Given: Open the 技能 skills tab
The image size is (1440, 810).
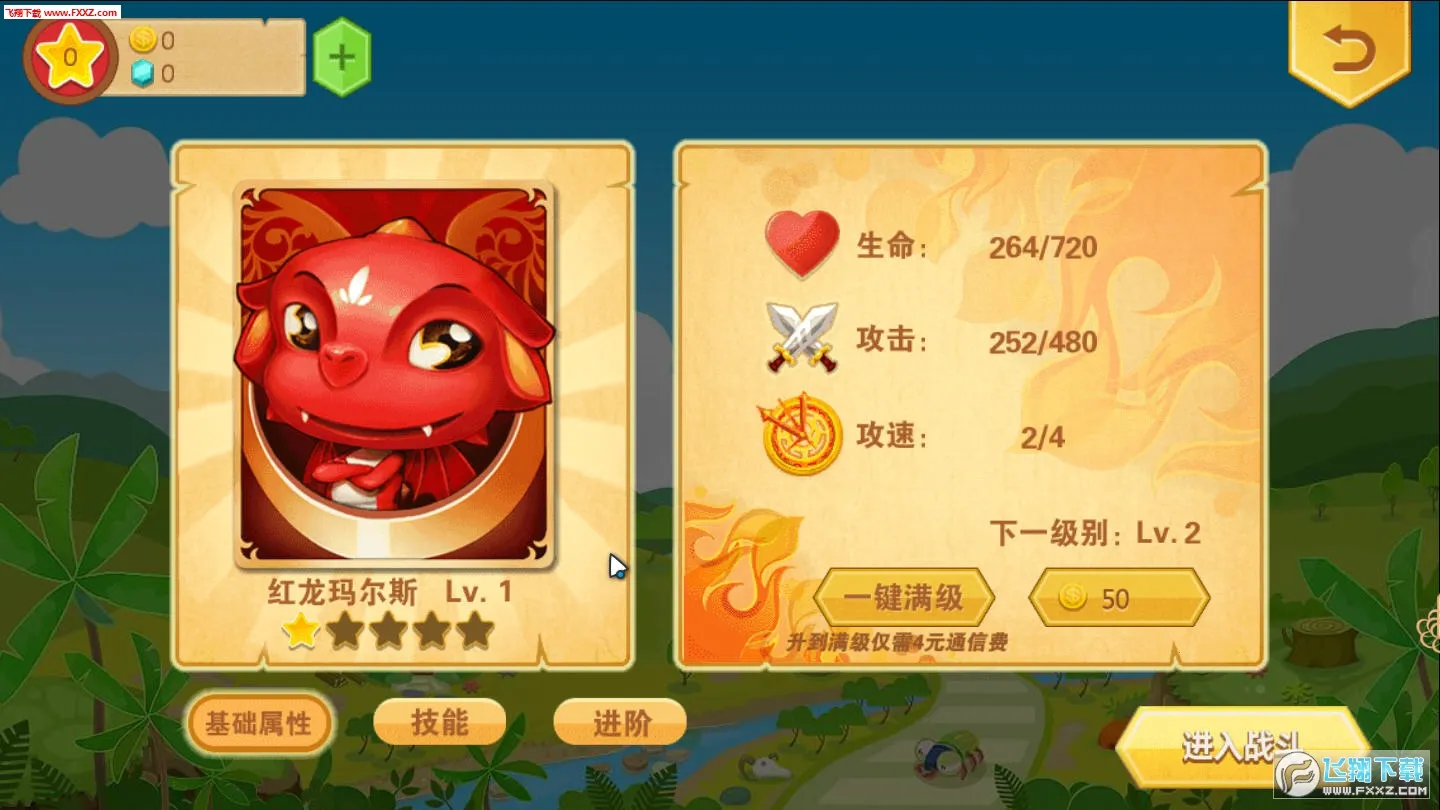Looking at the screenshot, I should [440, 722].
